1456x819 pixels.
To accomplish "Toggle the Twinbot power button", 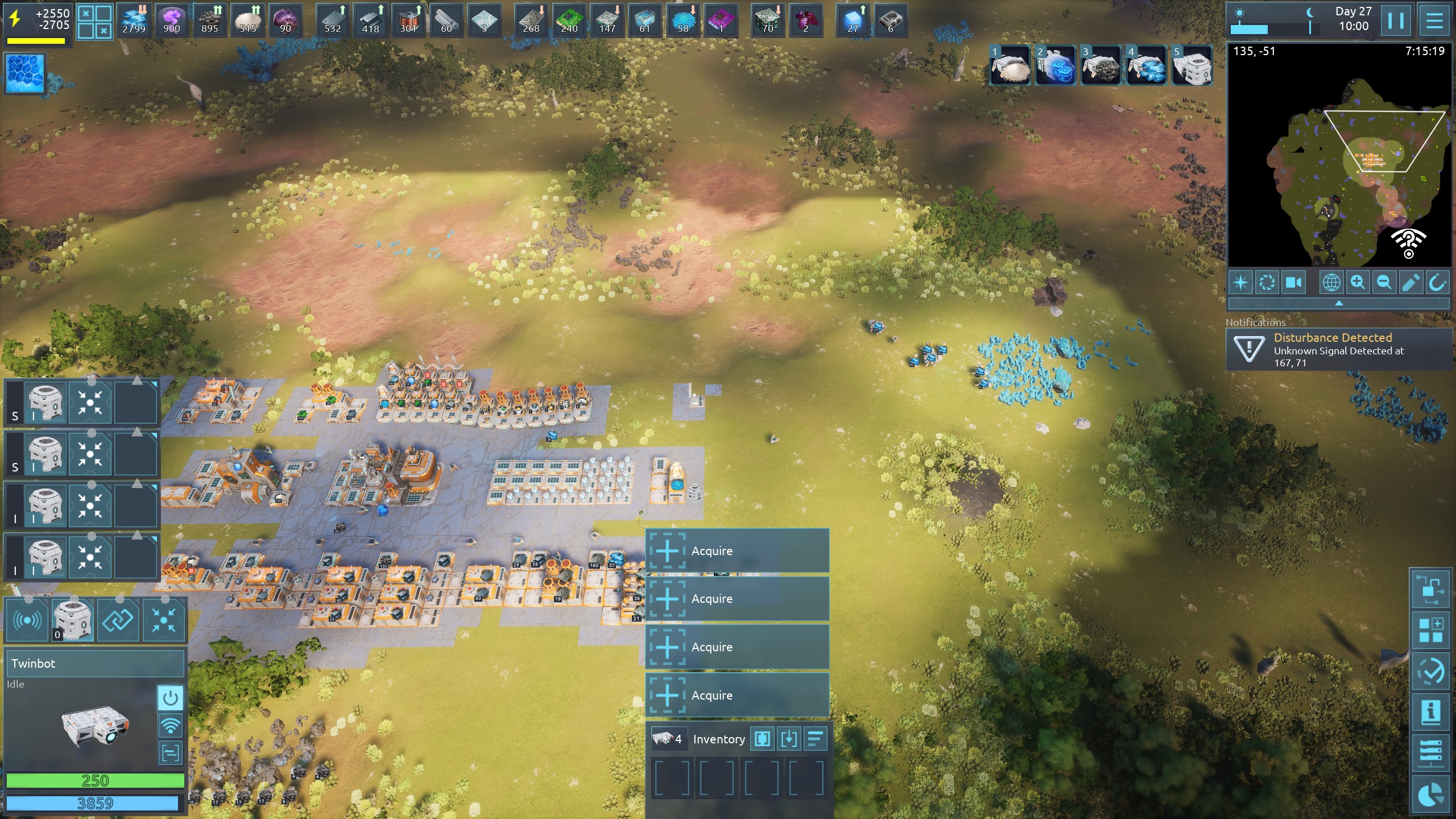I will click(170, 698).
